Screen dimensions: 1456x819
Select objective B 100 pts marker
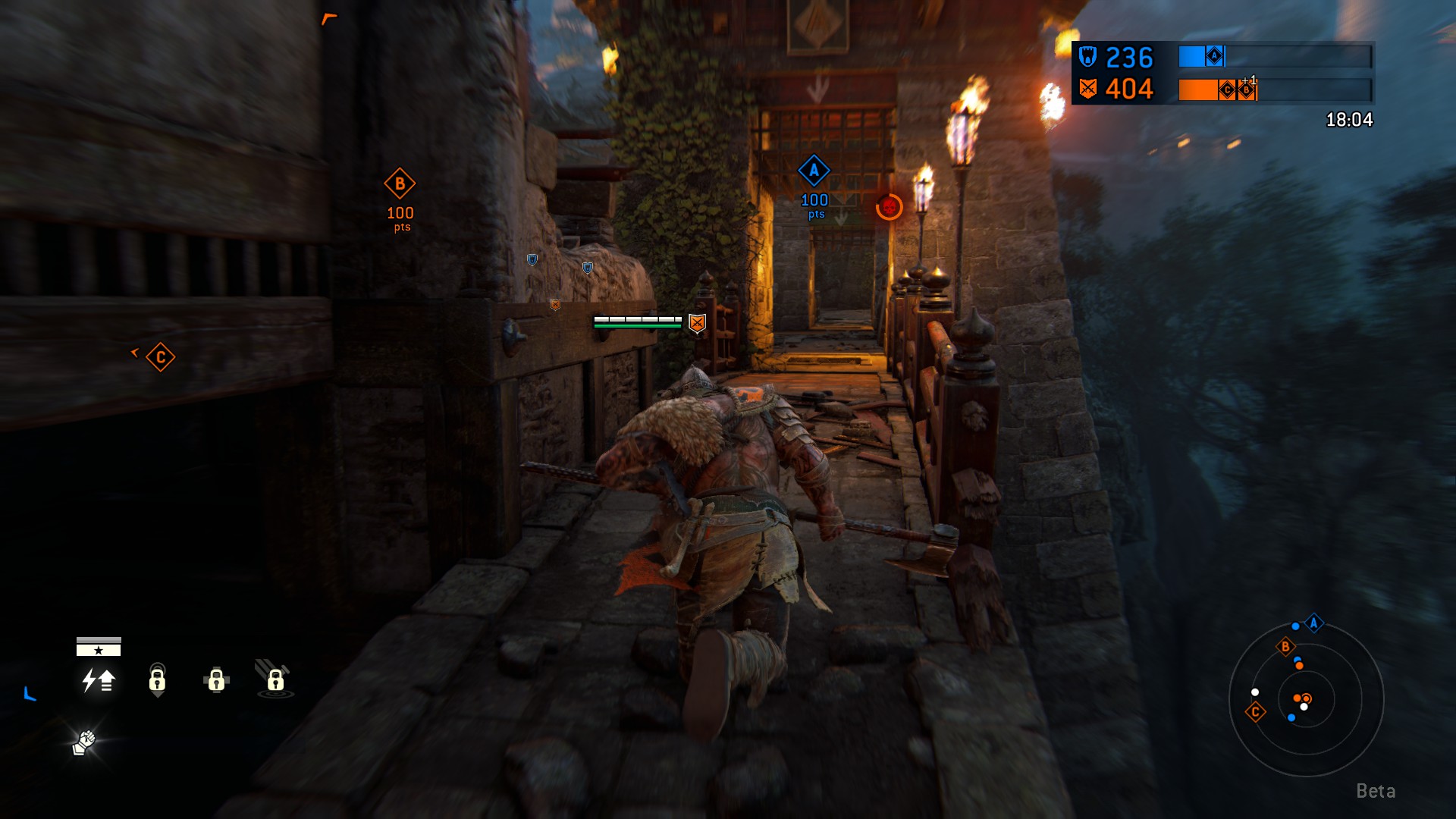coord(400,184)
